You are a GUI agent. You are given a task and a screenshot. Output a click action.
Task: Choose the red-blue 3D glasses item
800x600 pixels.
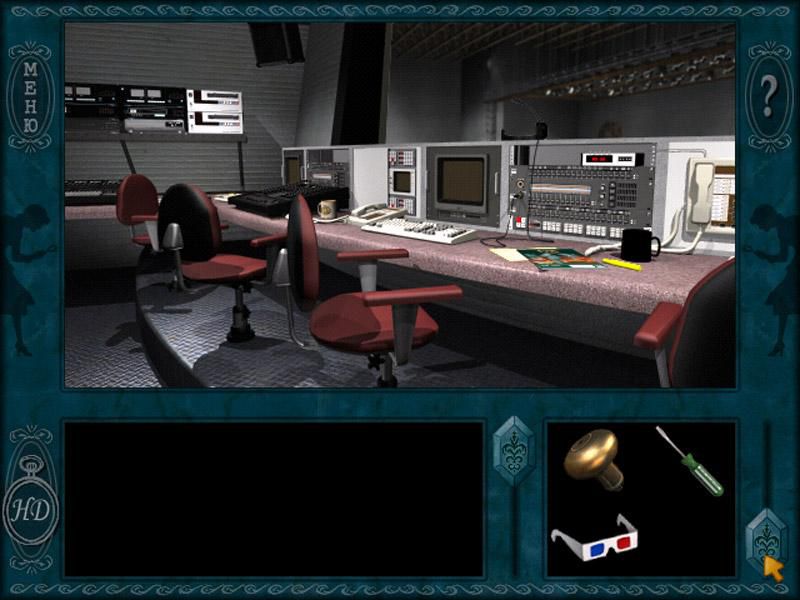pyautogui.click(x=595, y=541)
